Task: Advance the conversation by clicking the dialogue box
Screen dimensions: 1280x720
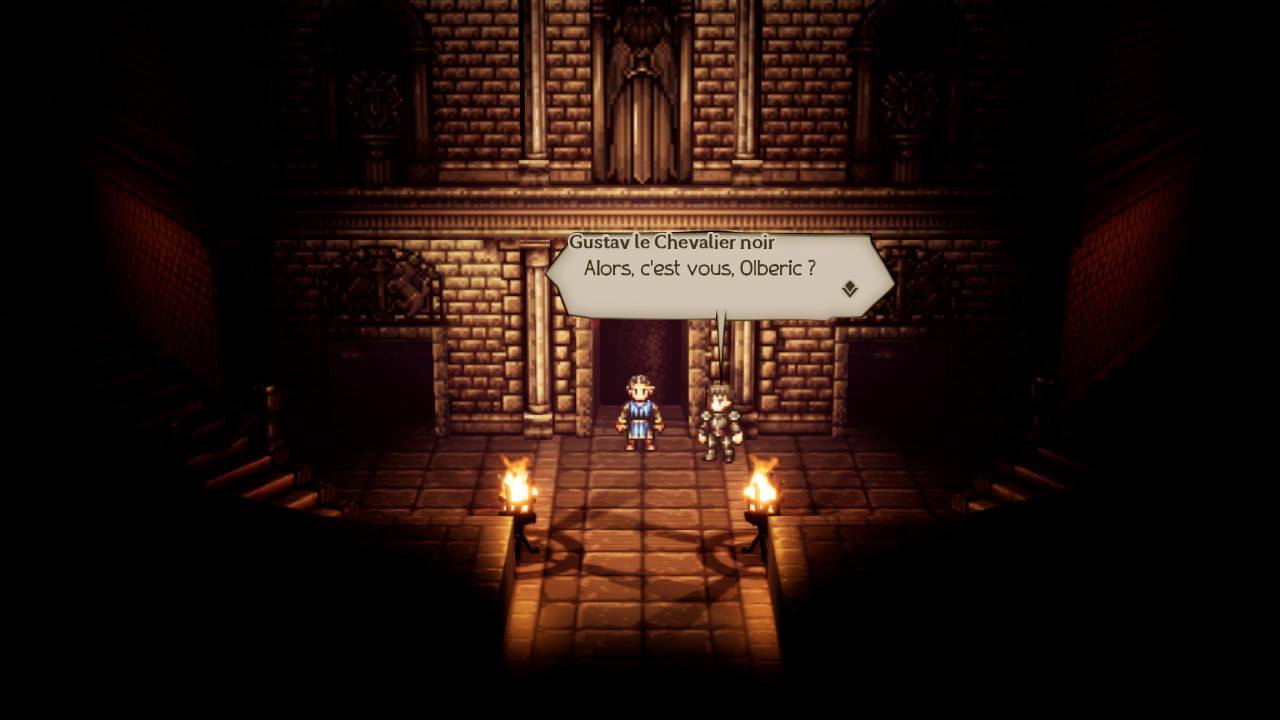Action: tap(715, 270)
